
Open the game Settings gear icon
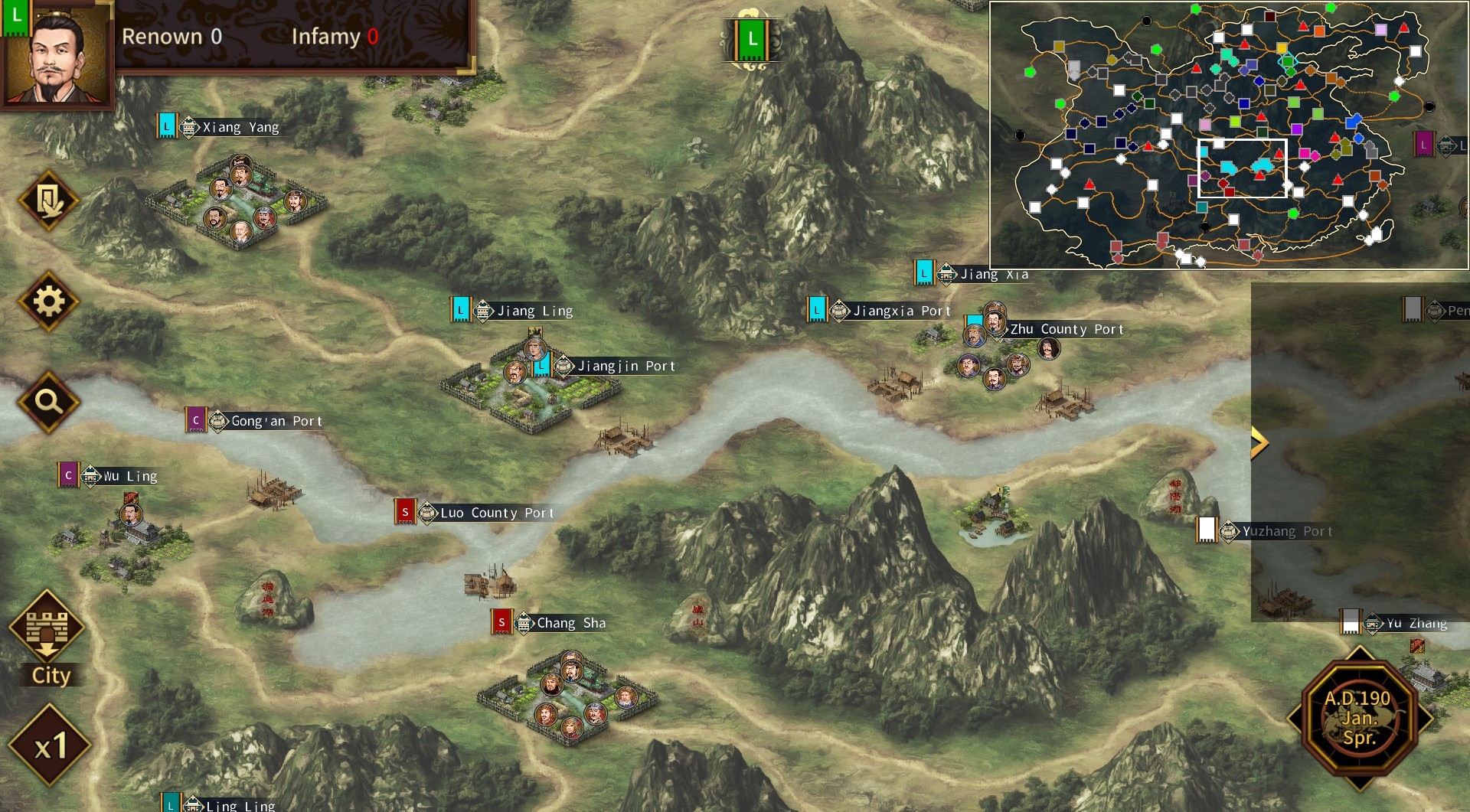(x=48, y=302)
